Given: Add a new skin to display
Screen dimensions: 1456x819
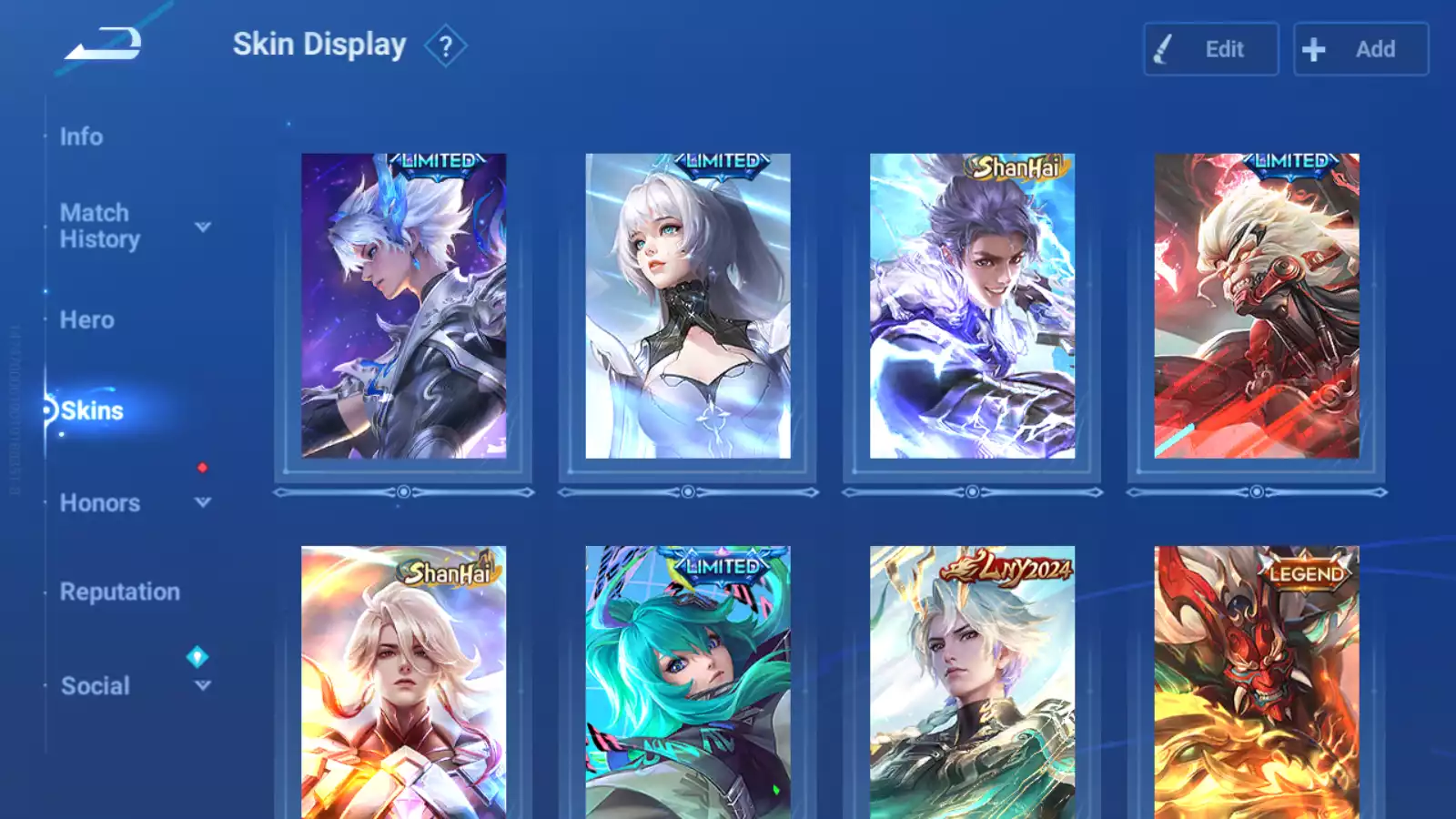Looking at the screenshot, I should point(1360,49).
